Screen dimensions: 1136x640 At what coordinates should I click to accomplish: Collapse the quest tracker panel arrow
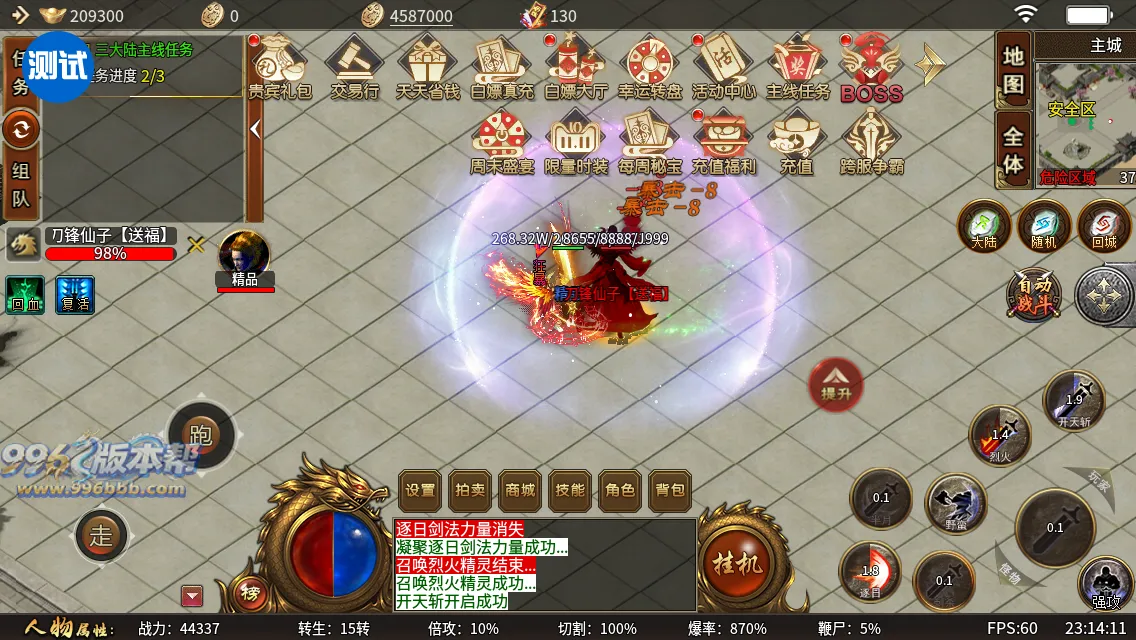pyautogui.click(x=255, y=128)
